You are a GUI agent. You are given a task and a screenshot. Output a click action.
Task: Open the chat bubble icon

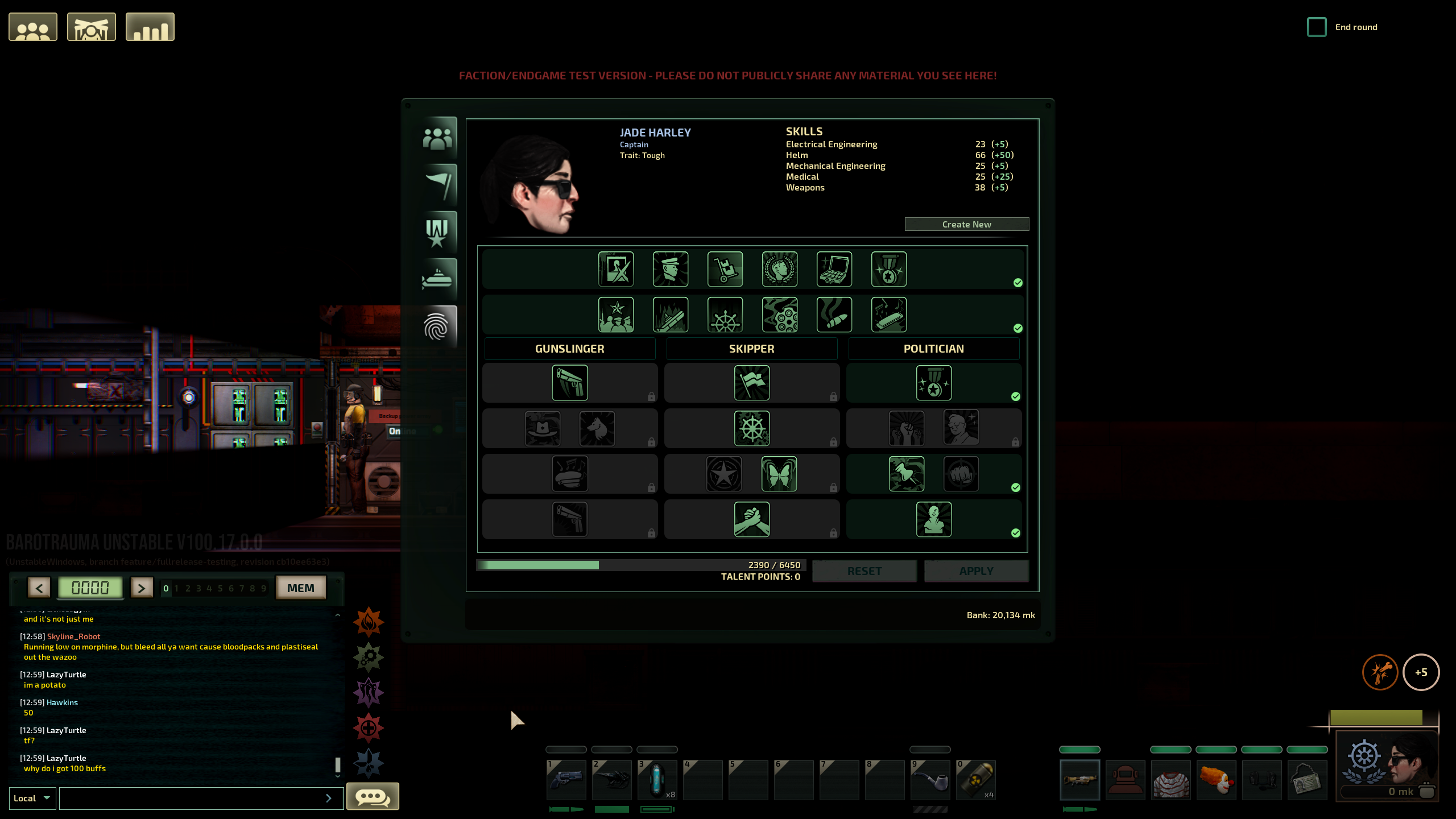tap(372, 797)
